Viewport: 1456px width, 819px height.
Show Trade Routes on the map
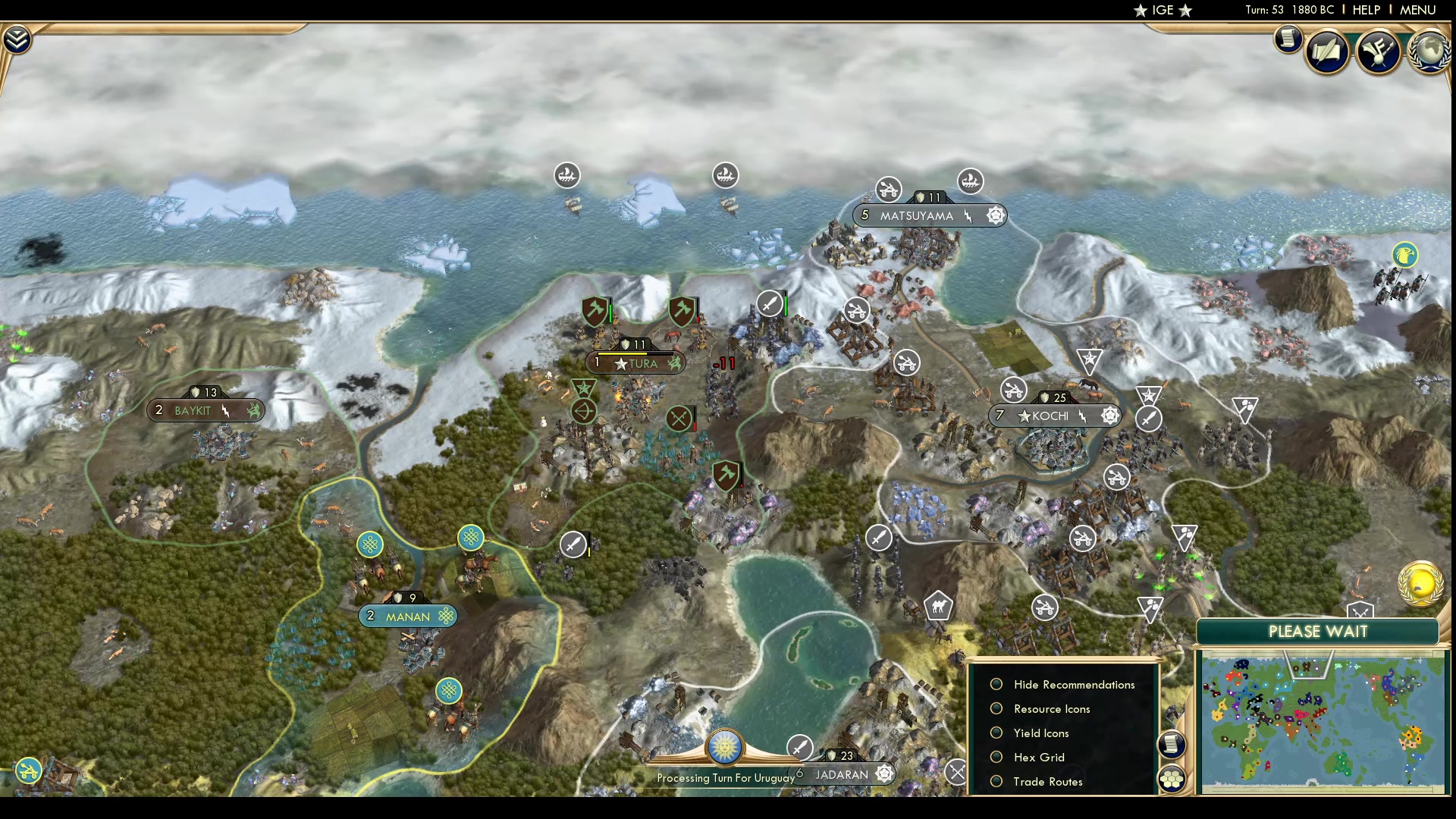997,781
